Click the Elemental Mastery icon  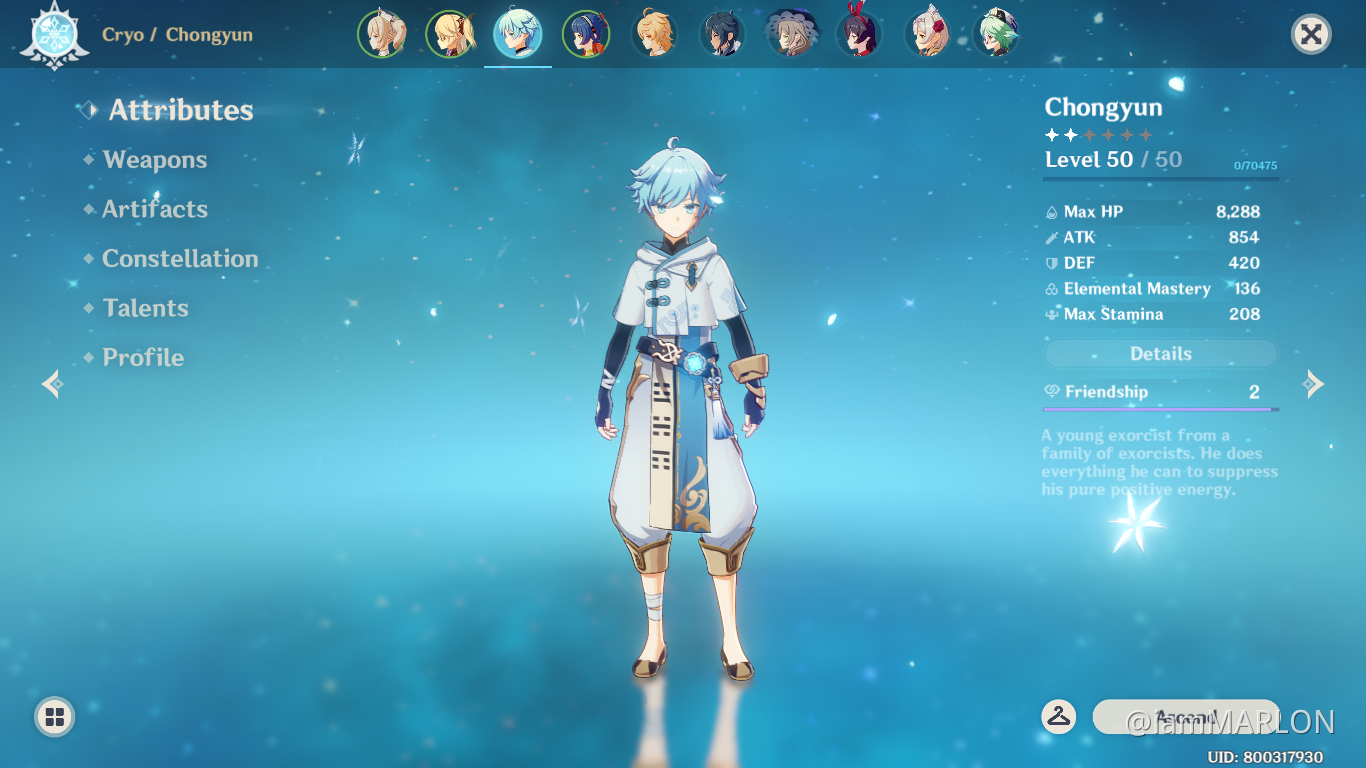(1051, 289)
